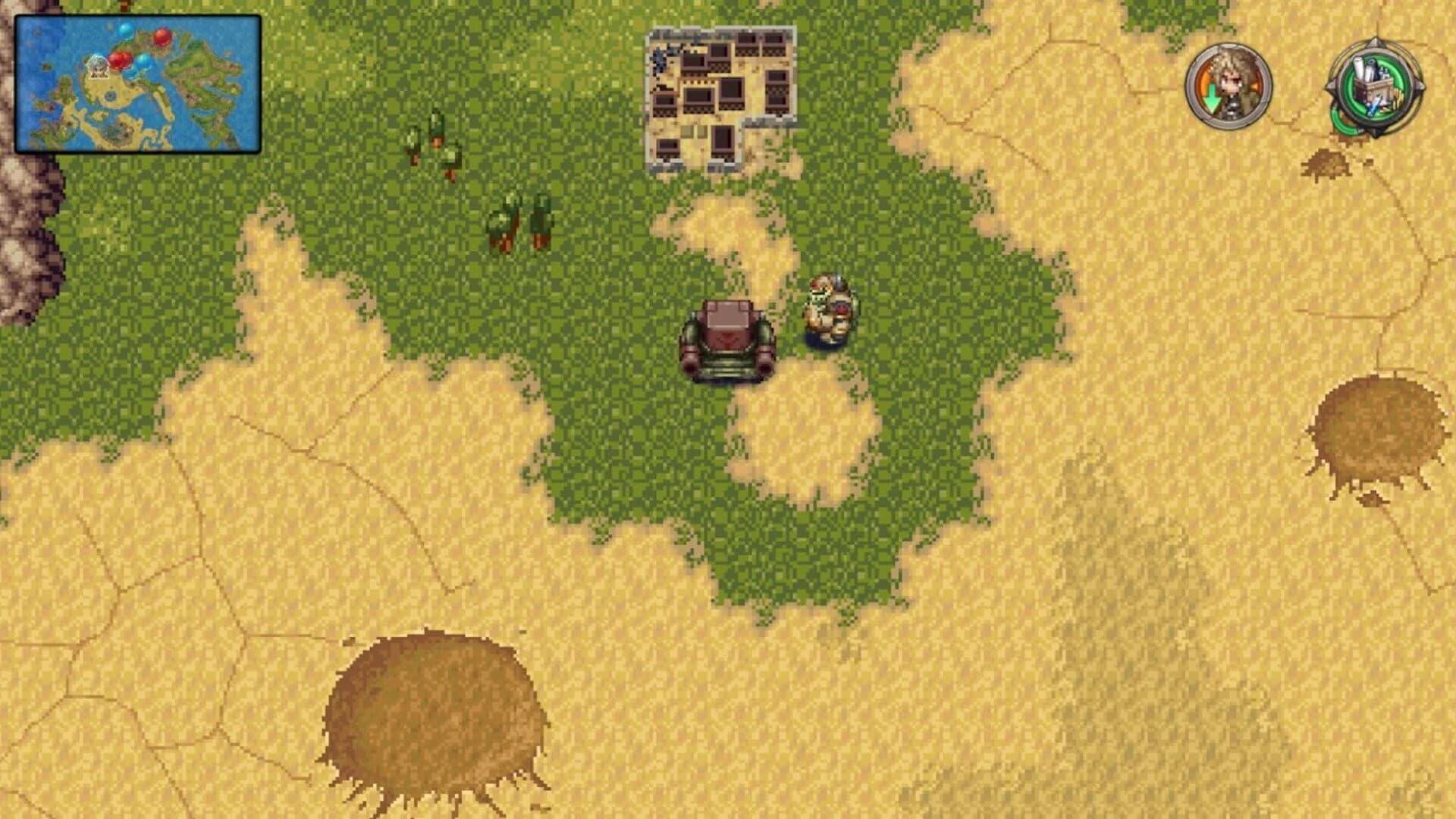Click the green down arrow on the portrait
The width and height of the screenshot is (1456, 819).
pyautogui.click(x=1212, y=101)
